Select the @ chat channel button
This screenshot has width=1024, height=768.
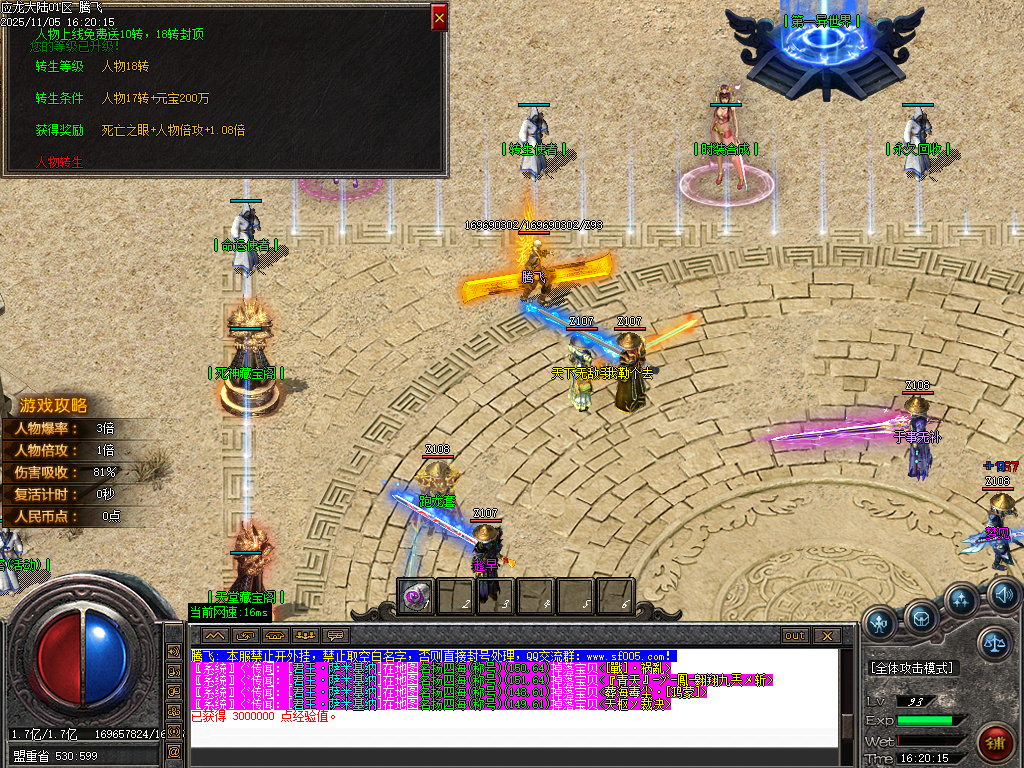point(174,750)
